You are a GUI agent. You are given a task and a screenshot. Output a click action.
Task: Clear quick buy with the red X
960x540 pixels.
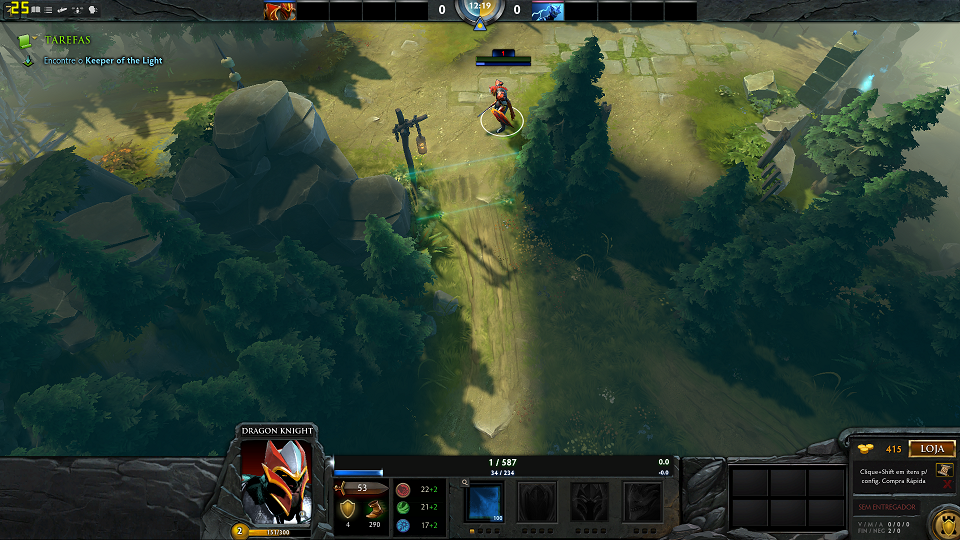tap(946, 485)
